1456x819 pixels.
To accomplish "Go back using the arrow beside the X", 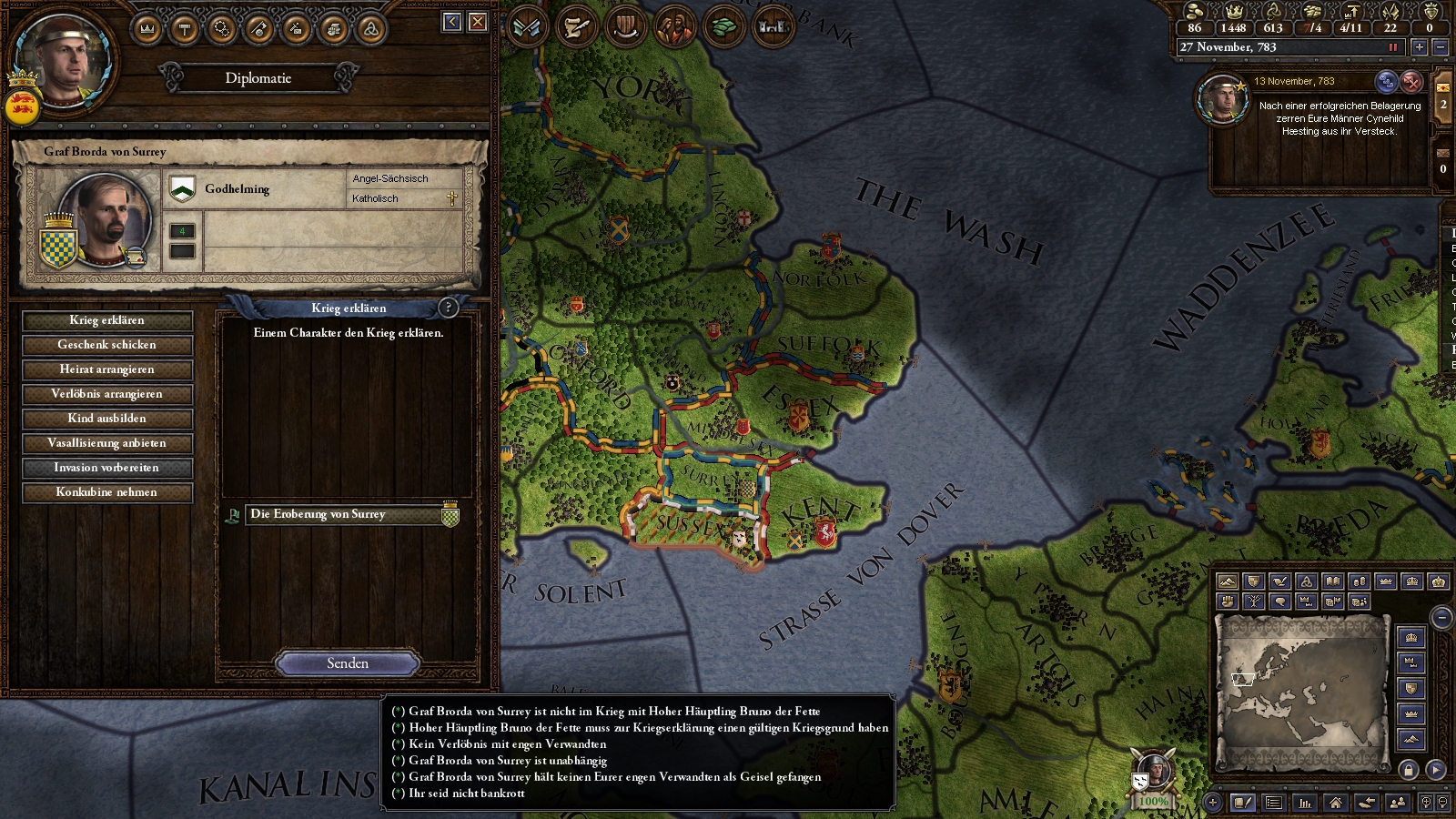I will [452, 22].
